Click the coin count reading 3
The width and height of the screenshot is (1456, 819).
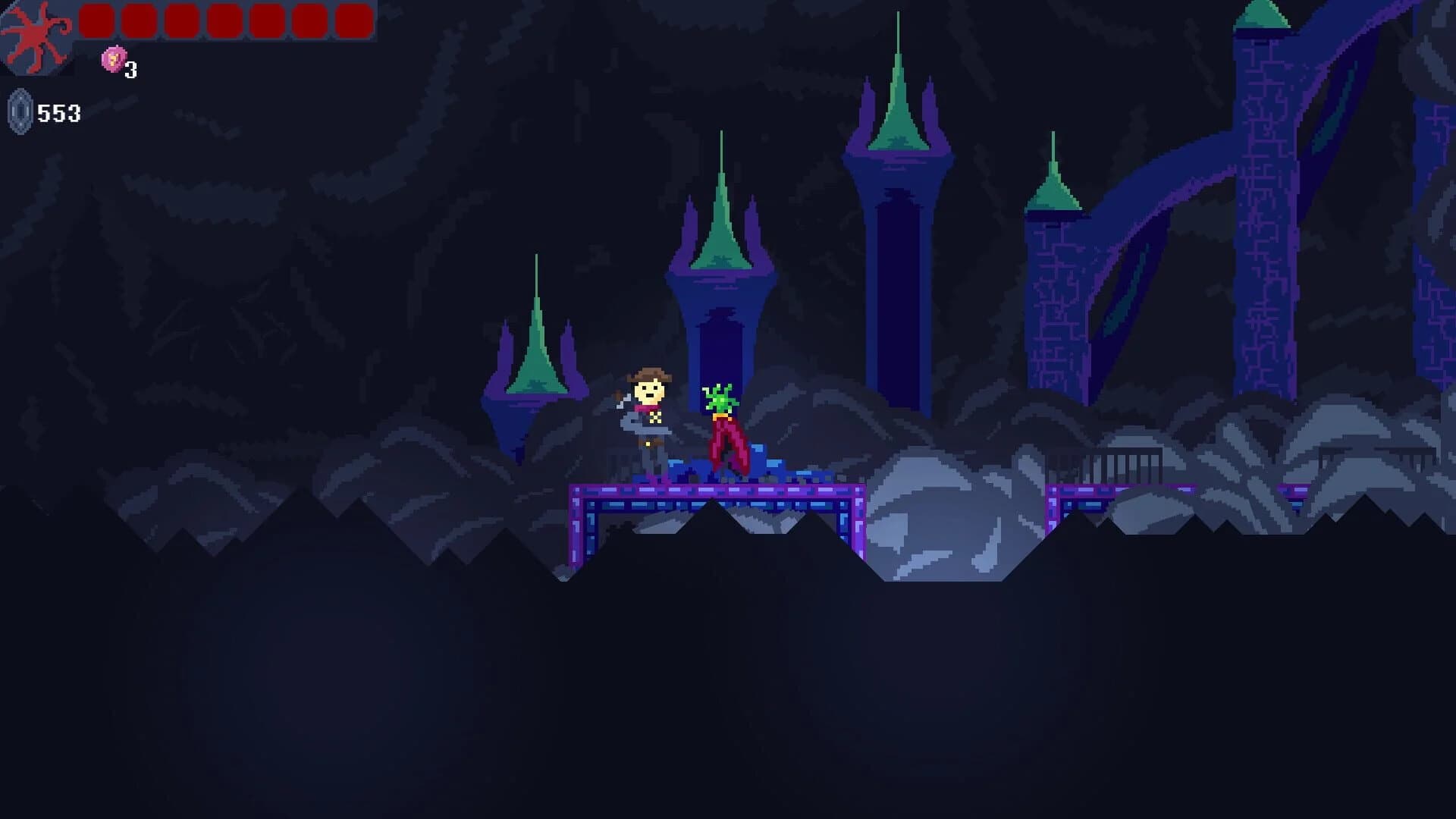(130, 71)
